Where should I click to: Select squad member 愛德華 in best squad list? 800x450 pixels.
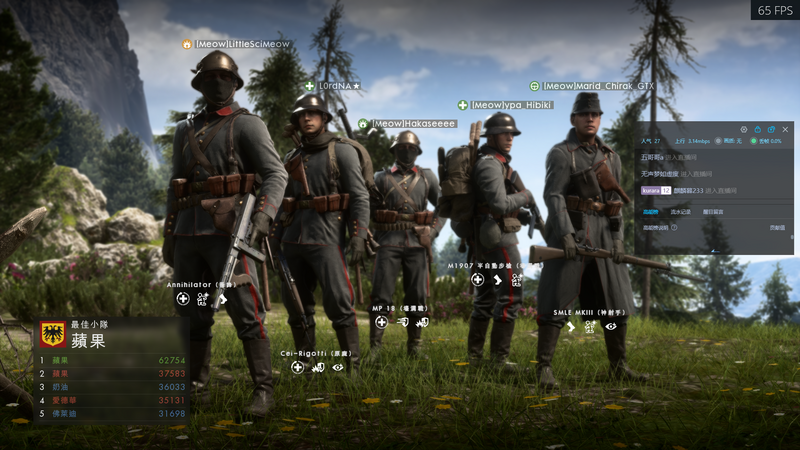[x=65, y=400]
